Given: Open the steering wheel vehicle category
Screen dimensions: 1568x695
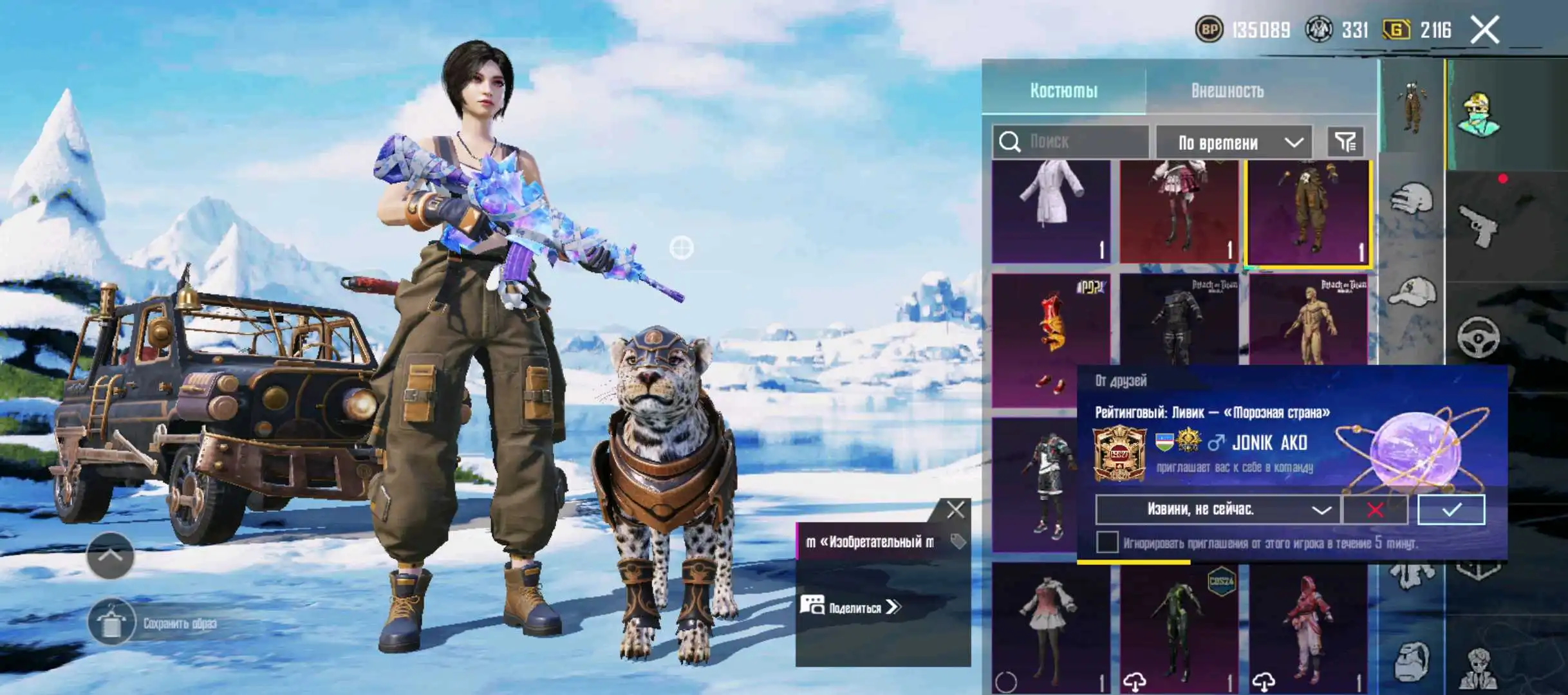Looking at the screenshot, I should (1478, 337).
